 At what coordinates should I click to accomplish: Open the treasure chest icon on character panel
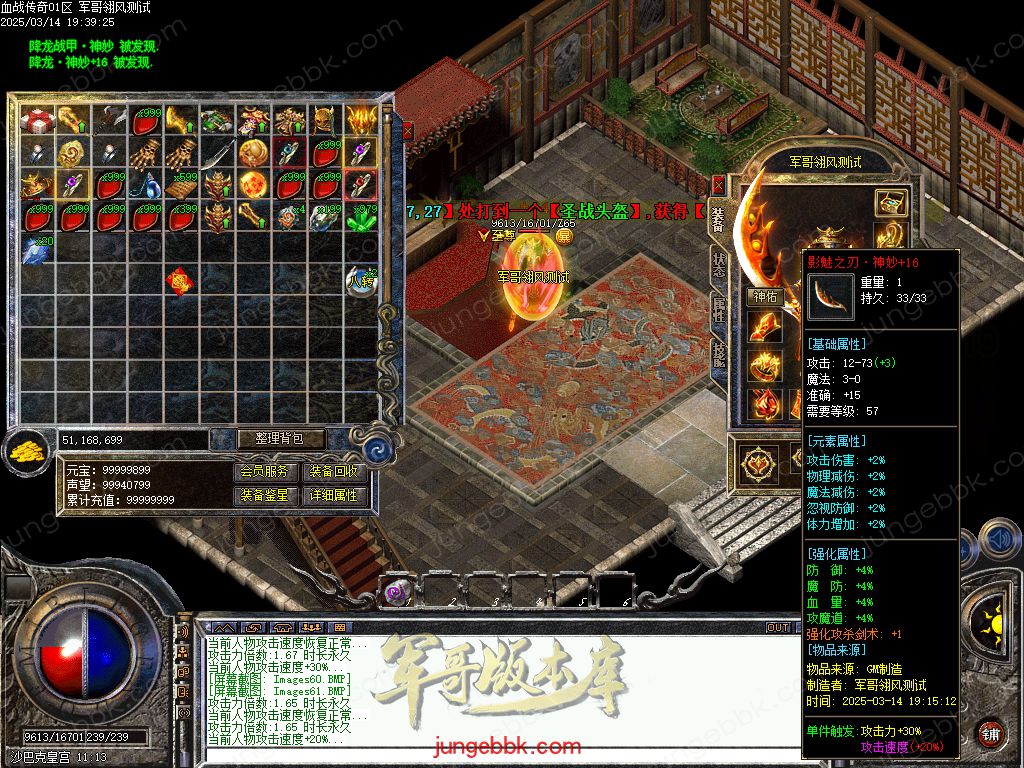tap(890, 203)
